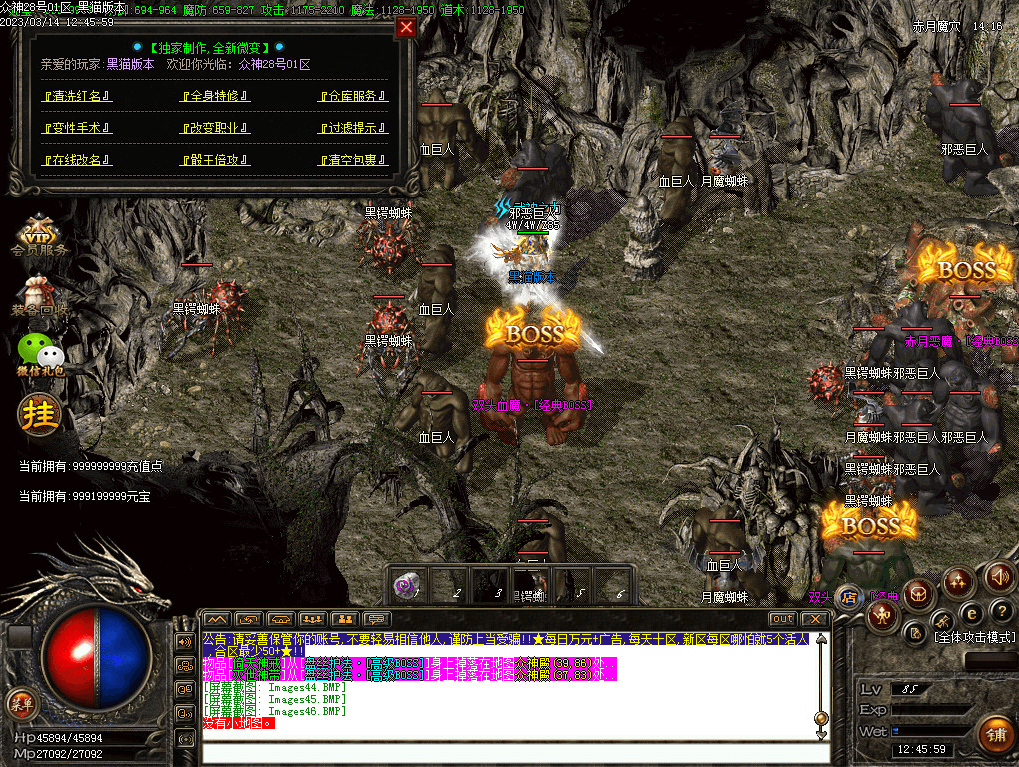Open the 过滤提示 filter option
Screen dimensions: 1019x767
click(352, 129)
